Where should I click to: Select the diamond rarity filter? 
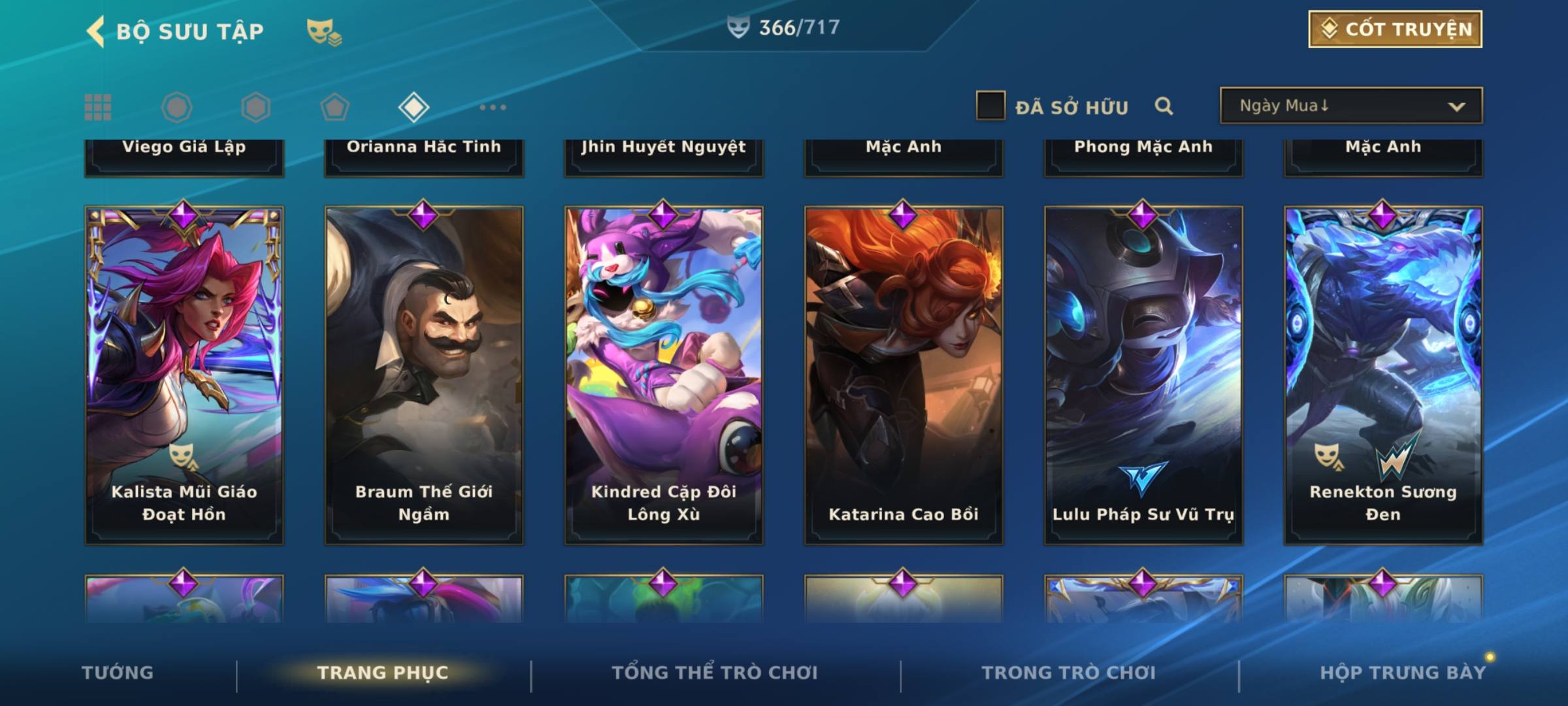(x=414, y=107)
